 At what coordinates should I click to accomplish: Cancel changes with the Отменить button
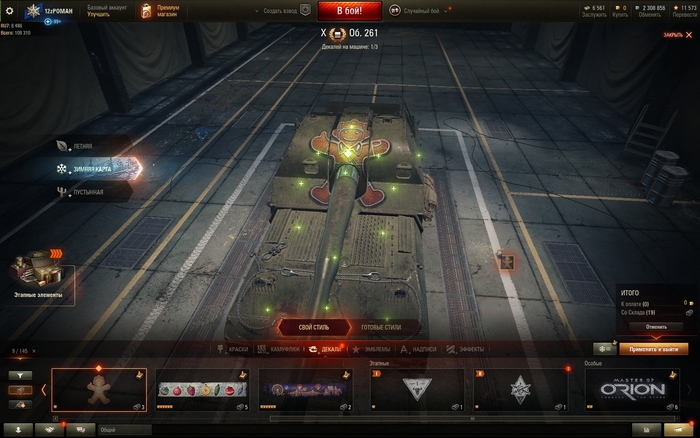point(655,326)
